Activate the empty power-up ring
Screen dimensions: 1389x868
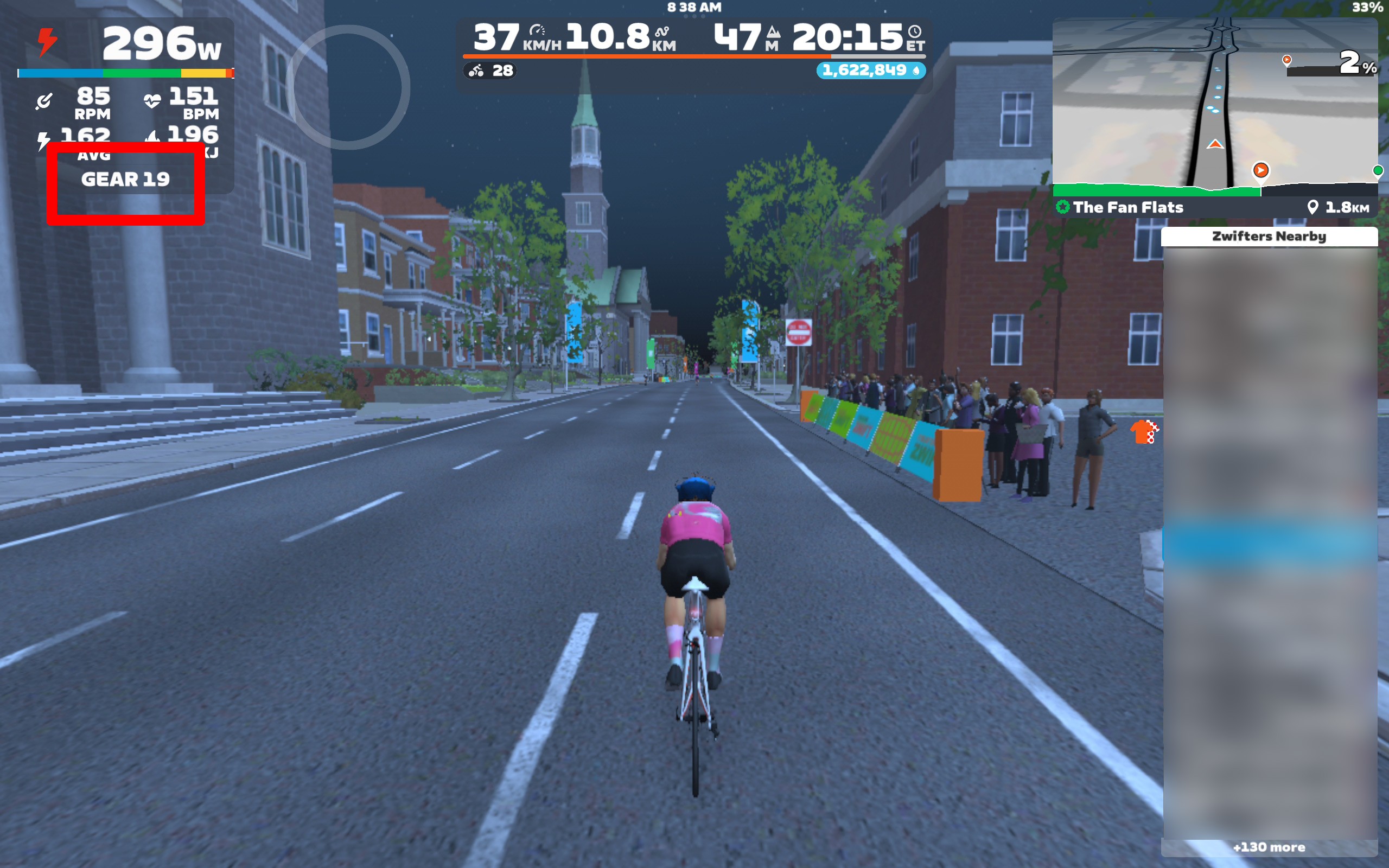point(348,87)
